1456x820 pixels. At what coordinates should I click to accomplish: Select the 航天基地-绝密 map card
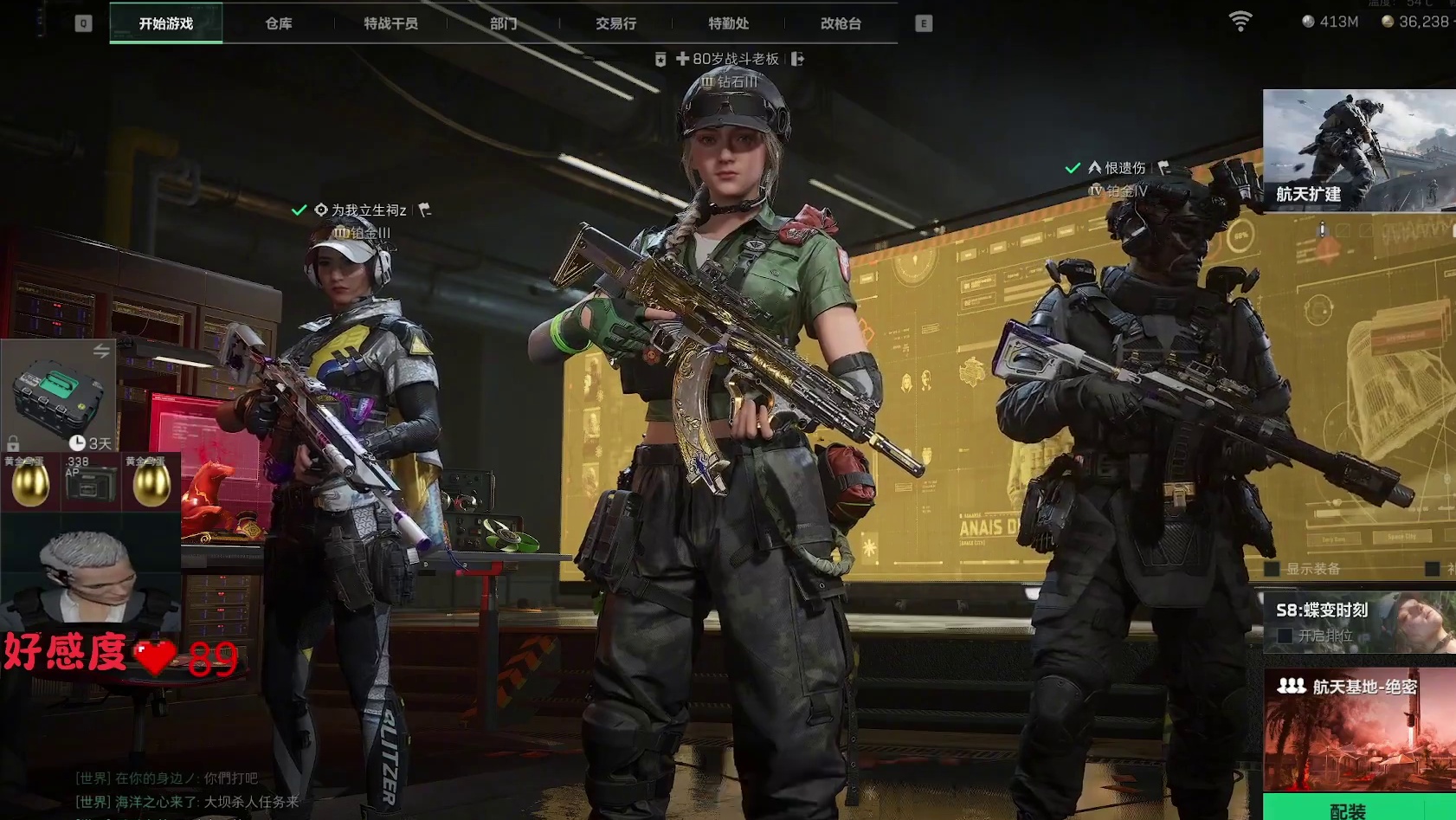(x=1358, y=727)
